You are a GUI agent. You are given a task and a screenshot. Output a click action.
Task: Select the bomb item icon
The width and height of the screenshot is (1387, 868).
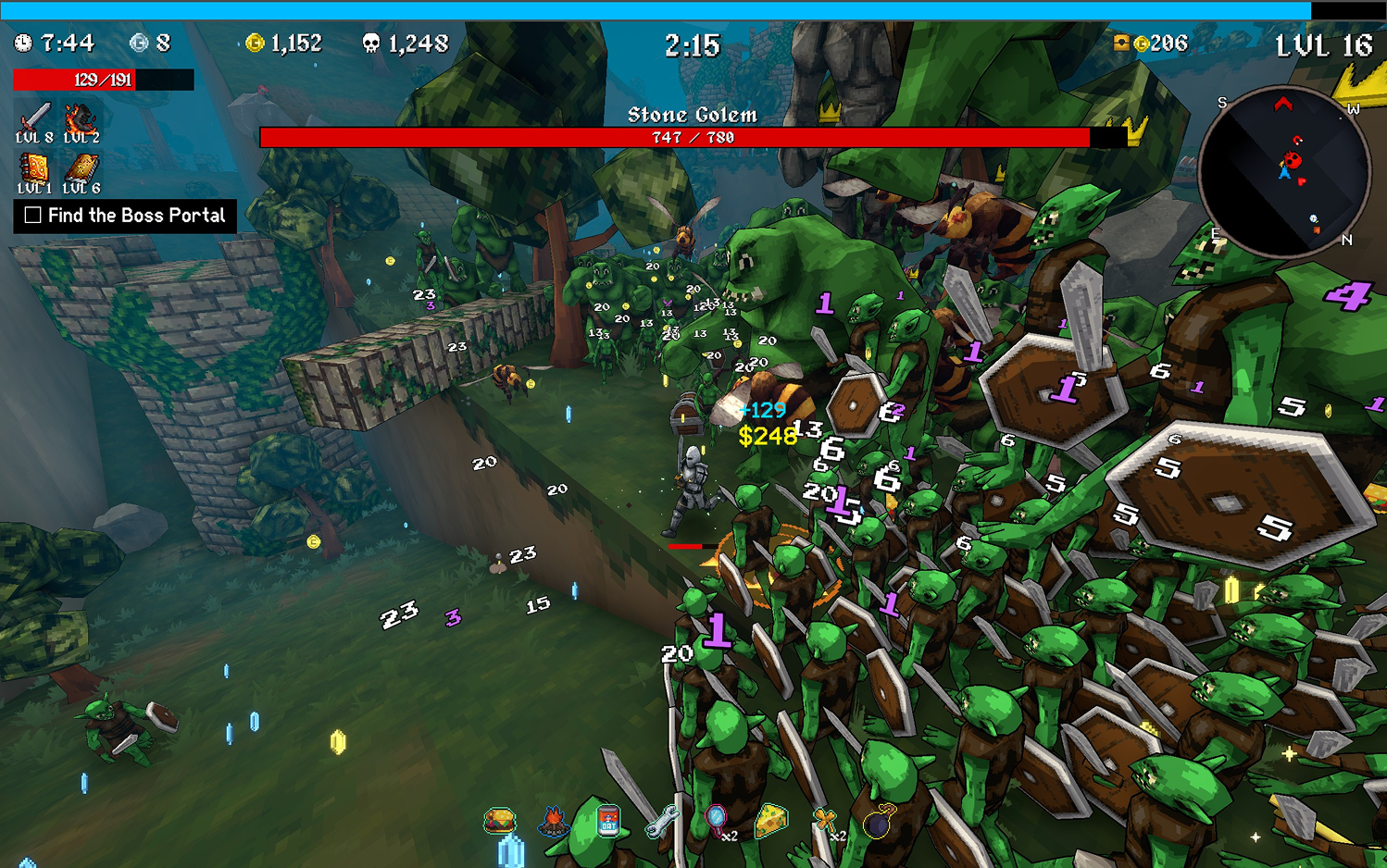click(879, 820)
